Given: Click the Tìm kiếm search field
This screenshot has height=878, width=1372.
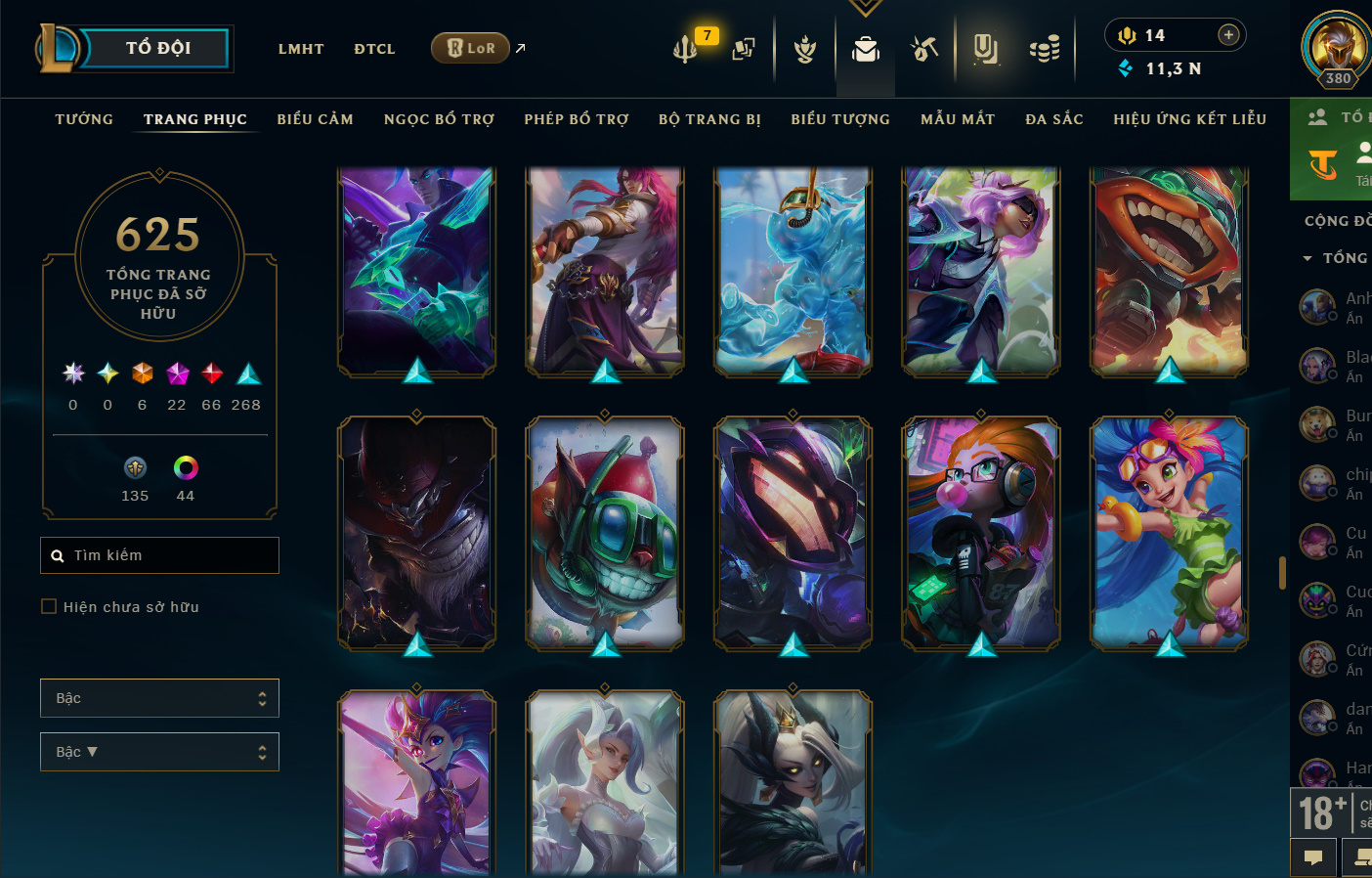Looking at the screenshot, I should click(x=160, y=555).
